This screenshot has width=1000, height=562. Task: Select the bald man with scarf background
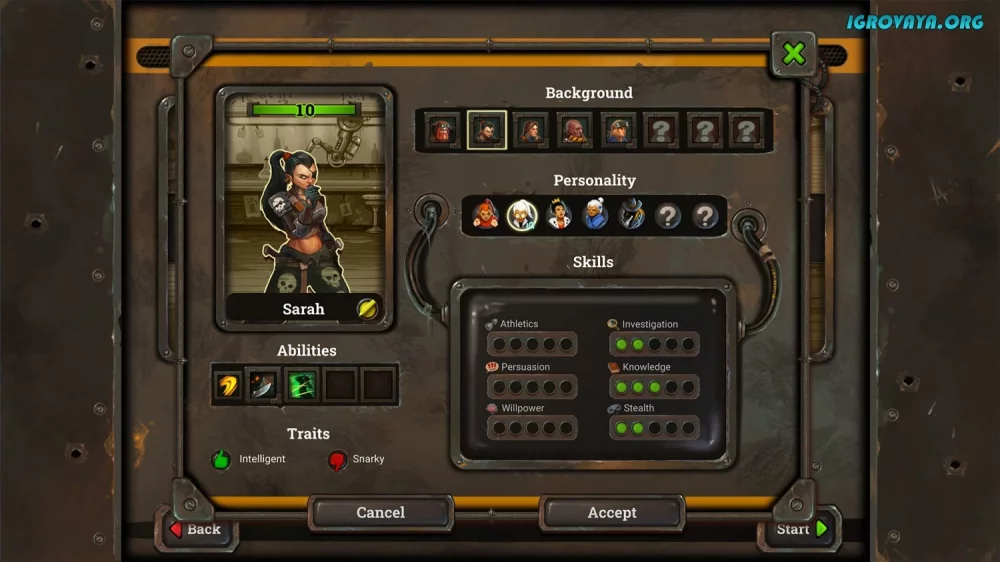pyautogui.click(x=574, y=130)
